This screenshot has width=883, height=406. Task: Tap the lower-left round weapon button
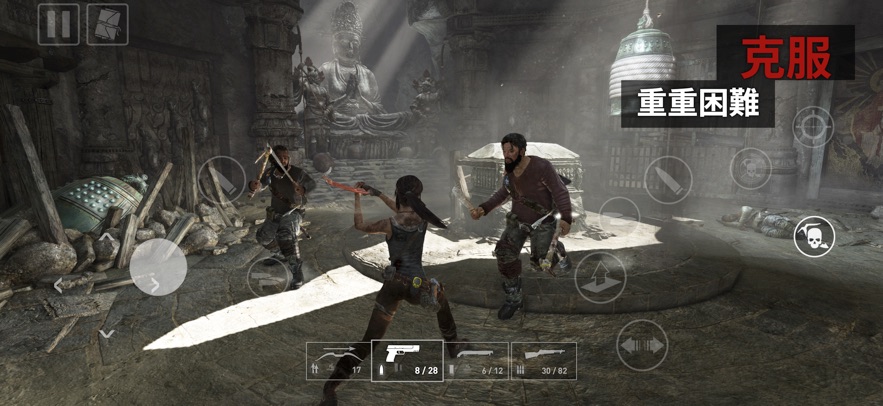pos(270,274)
